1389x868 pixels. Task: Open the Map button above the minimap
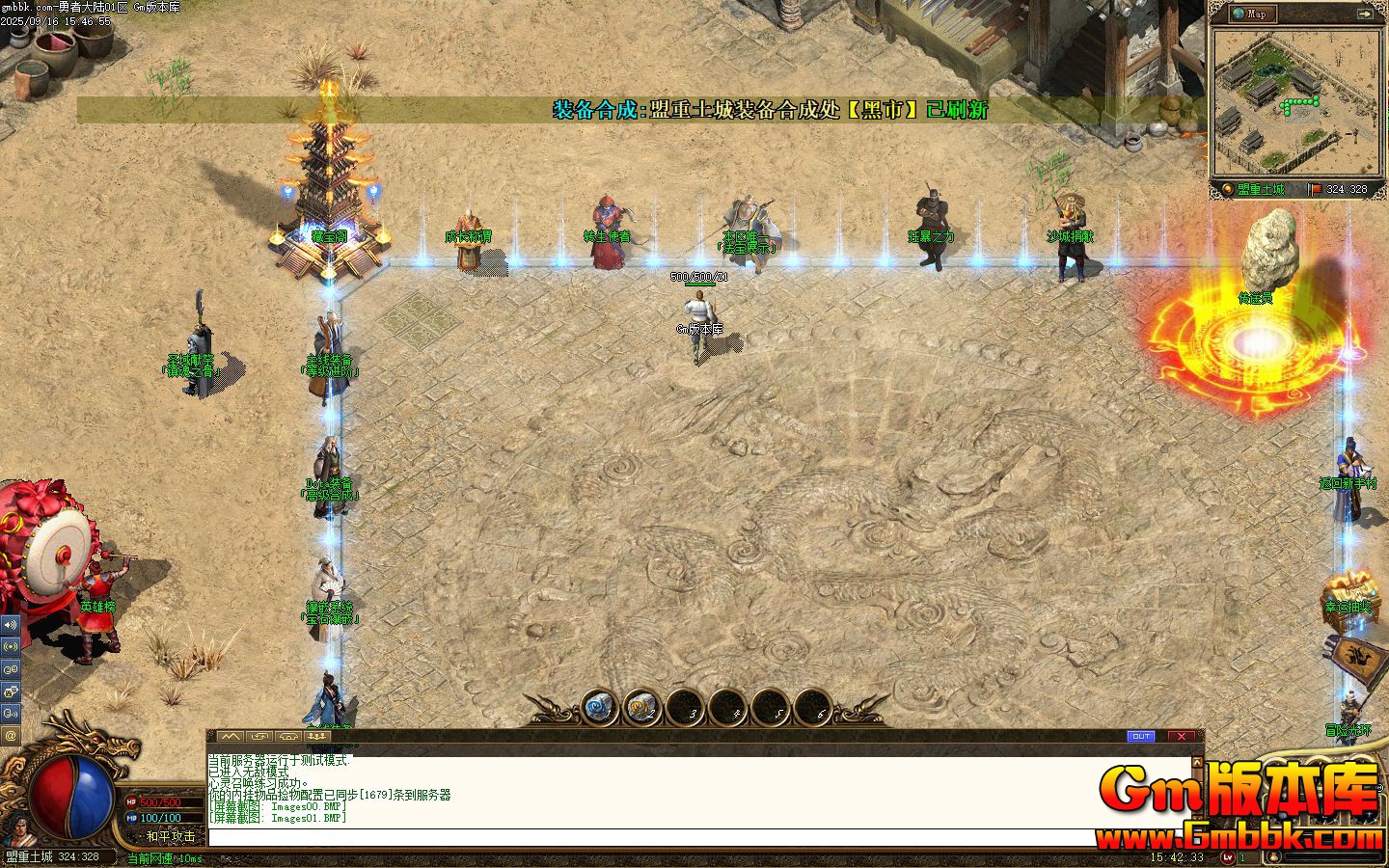click(x=1252, y=14)
